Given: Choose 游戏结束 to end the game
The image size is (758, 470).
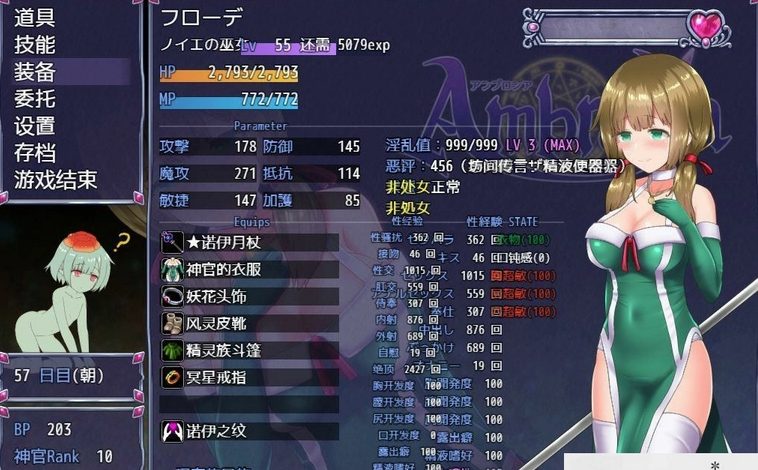Looking at the screenshot, I should pyautogui.click(x=55, y=180).
